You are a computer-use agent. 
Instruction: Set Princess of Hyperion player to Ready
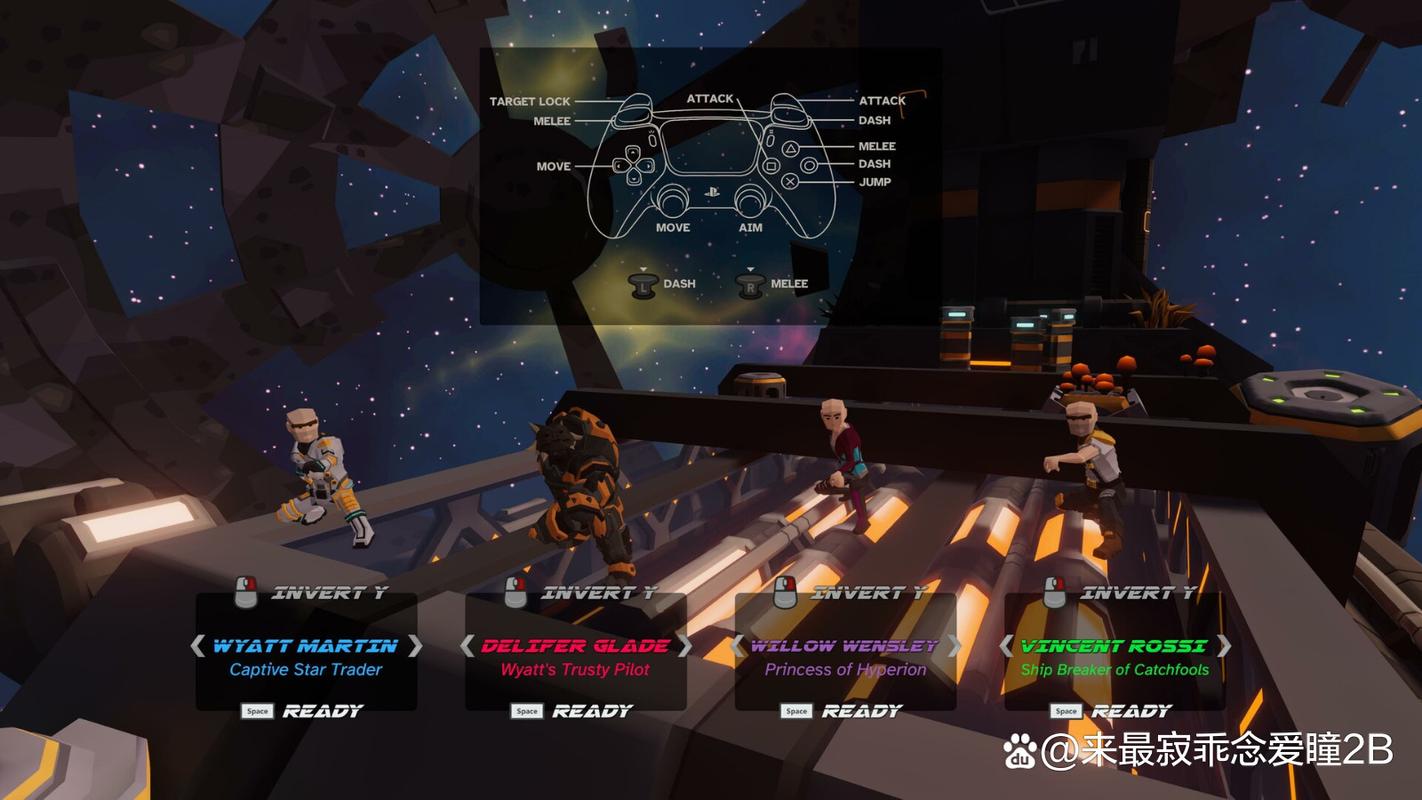coord(843,711)
